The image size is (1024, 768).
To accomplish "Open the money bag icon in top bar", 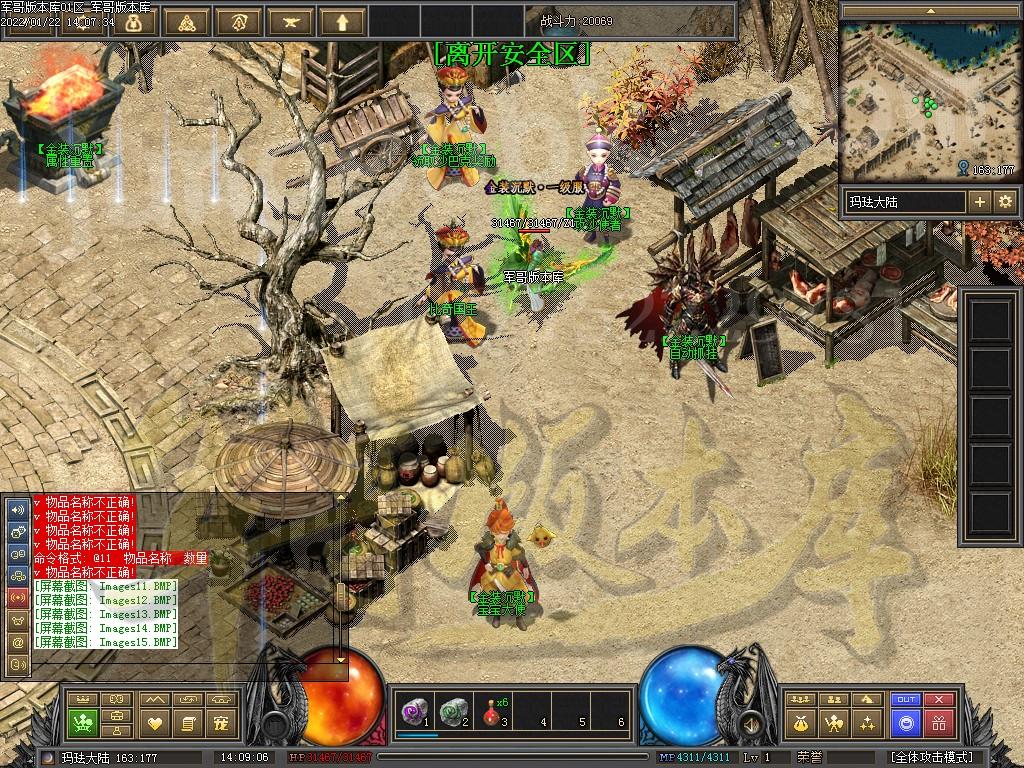I will (133, 22).
